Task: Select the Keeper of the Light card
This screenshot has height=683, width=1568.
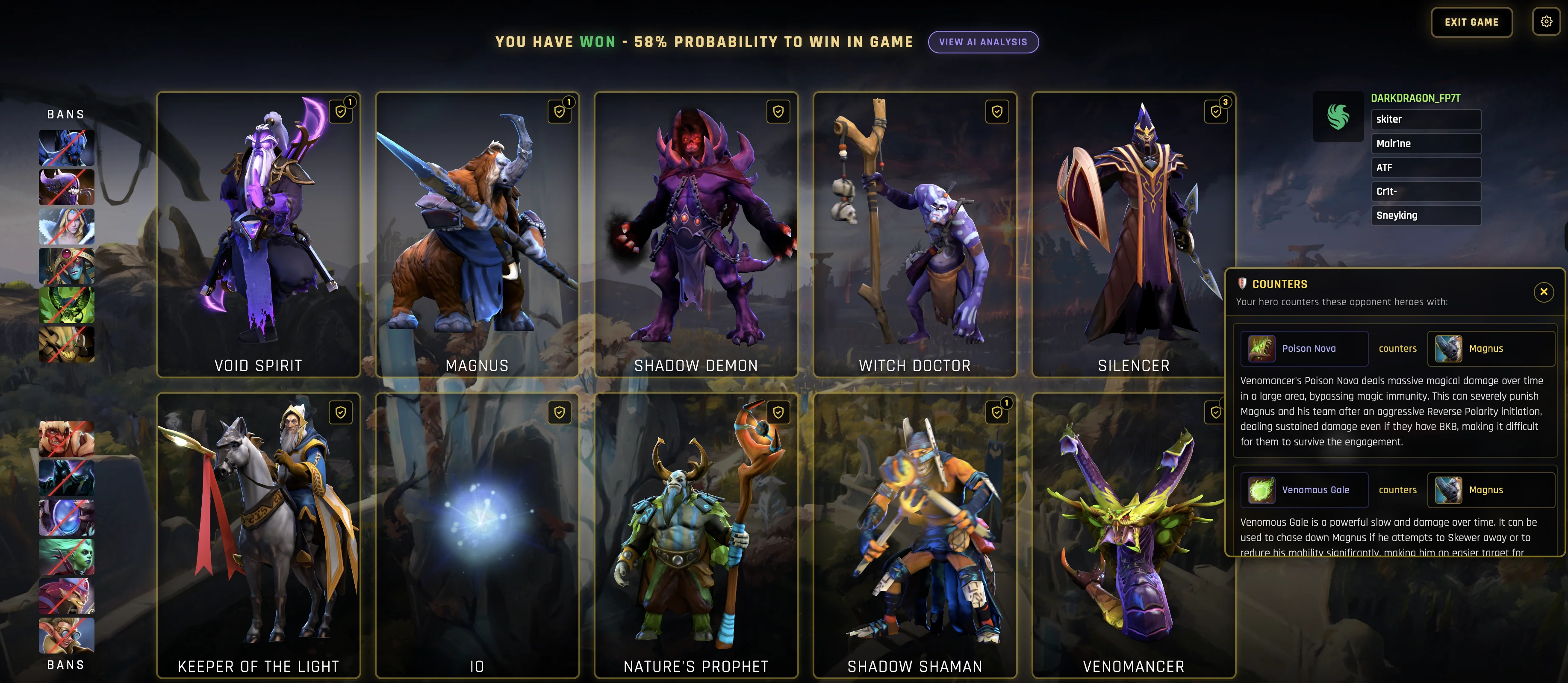Action: [x=258, y=536]
